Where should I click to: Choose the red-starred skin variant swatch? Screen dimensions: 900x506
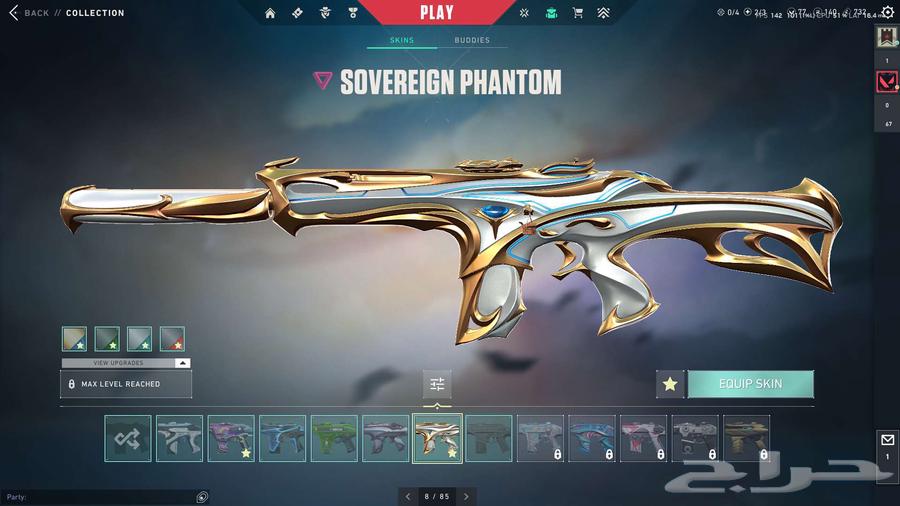[172, 339]
